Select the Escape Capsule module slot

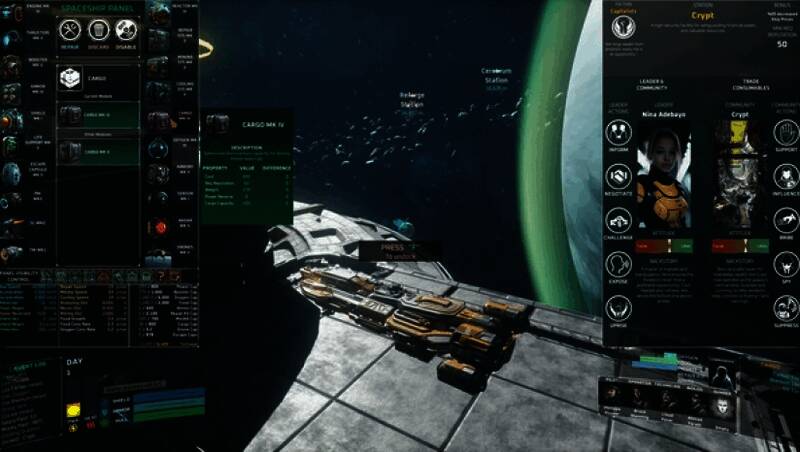(12, 172)
